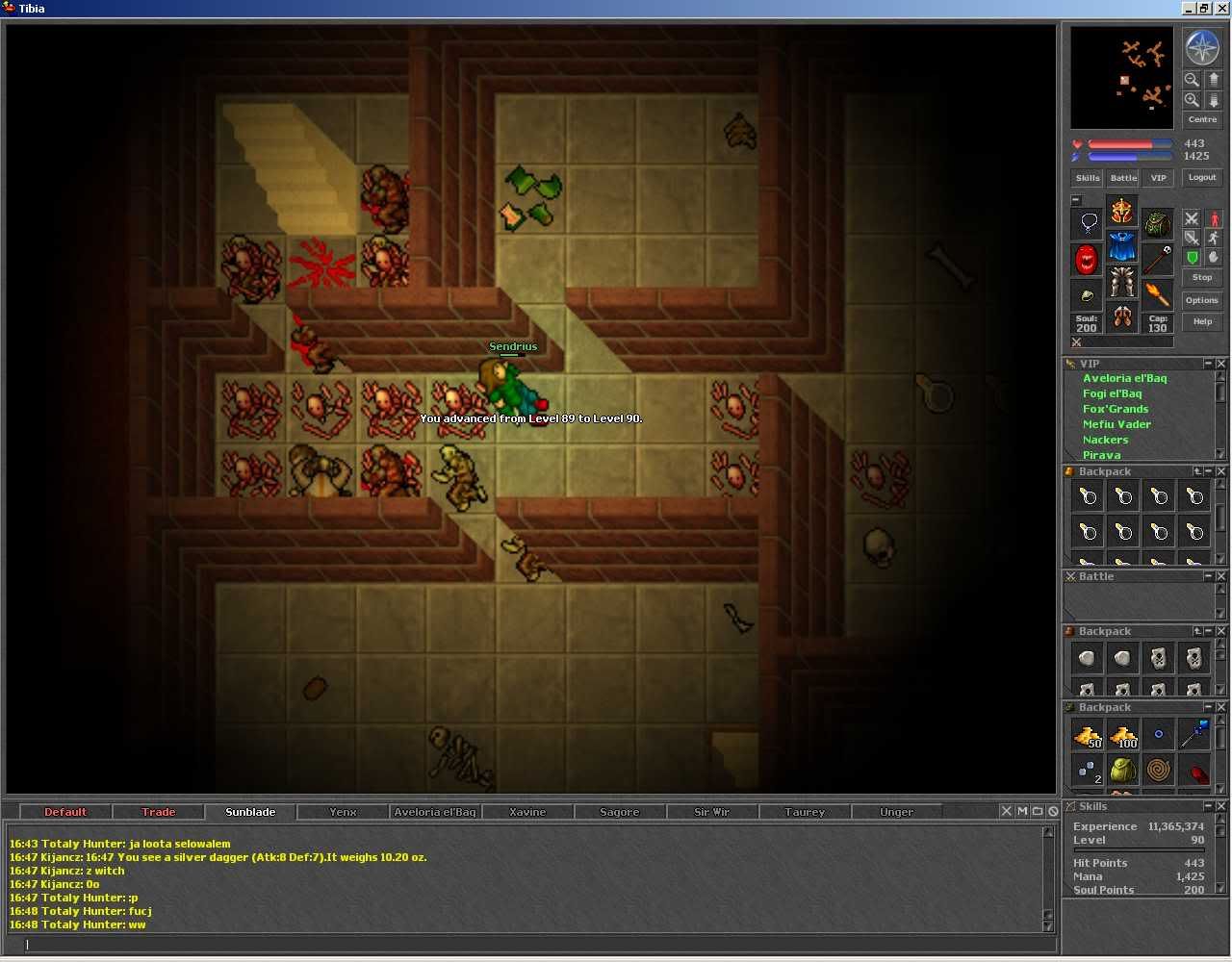
Task: Click the stack of 100 gold coins
Action: [1123, 737]
